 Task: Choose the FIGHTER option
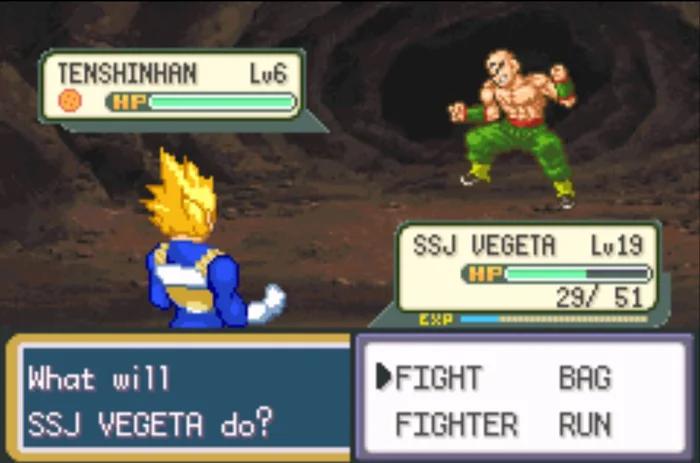[455, 424]
